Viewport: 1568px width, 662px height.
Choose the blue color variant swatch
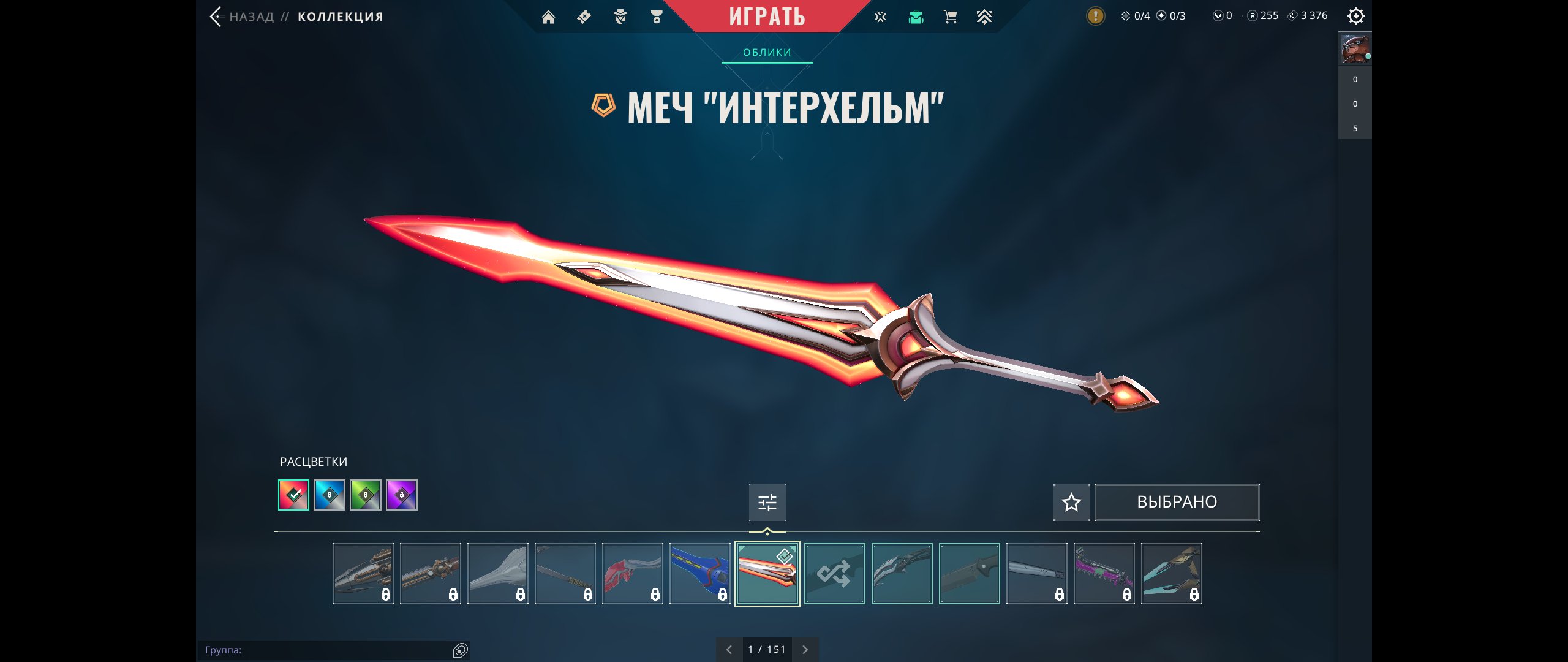tap(330, 495)
